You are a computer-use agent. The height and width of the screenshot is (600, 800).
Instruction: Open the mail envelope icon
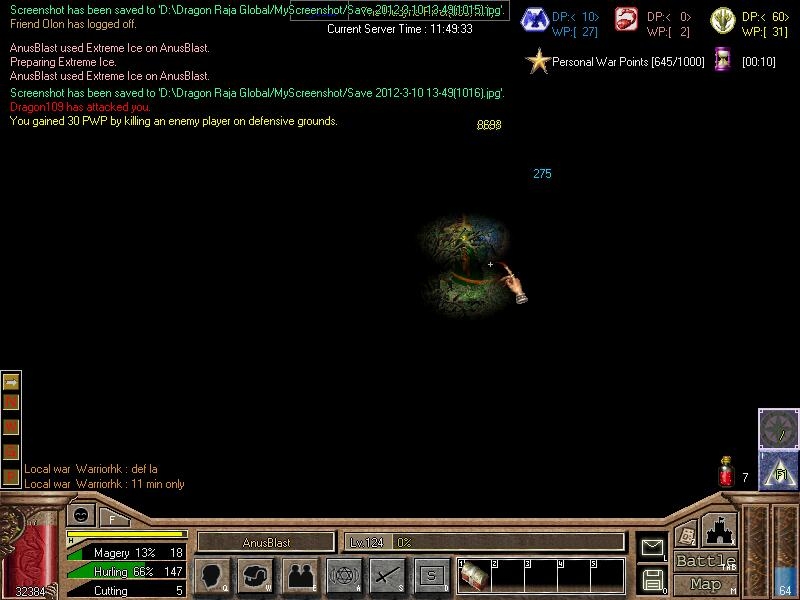coord(652,547)
